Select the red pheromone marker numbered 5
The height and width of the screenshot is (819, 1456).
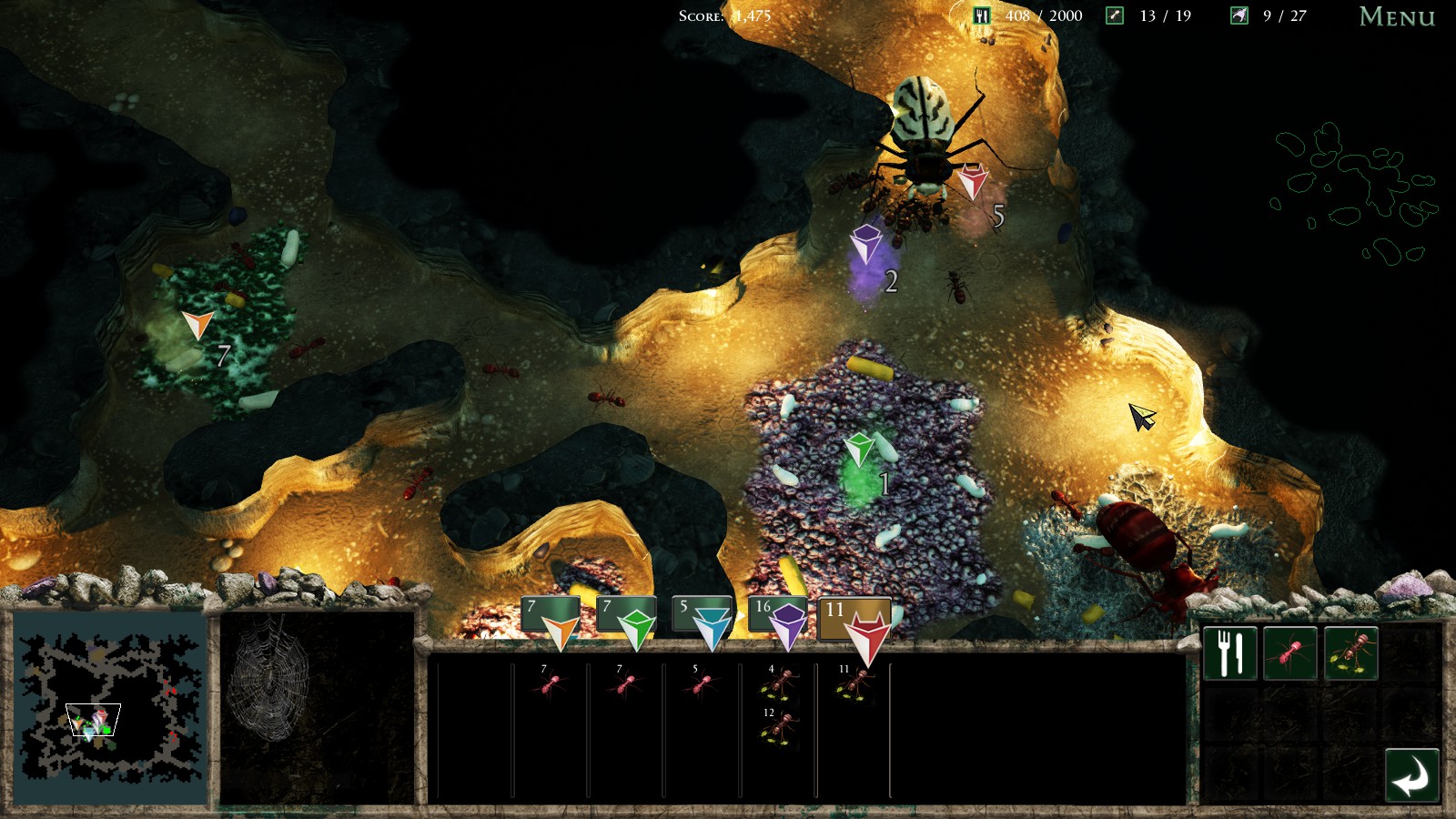click(972, 180)
